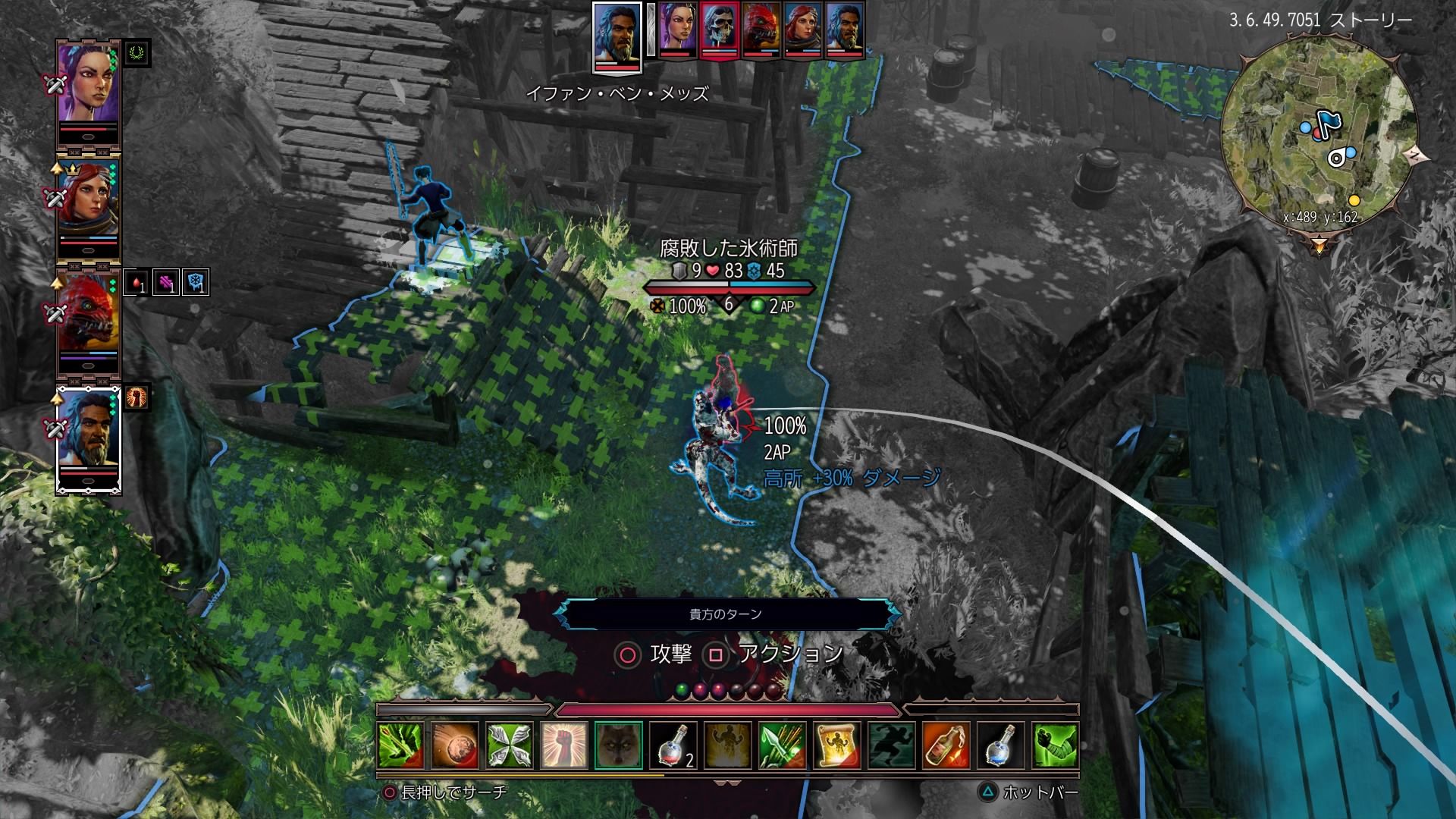Image resolution: width=1456 pixels, height=819 pixels.
Task: Use the blue potion in hotbar
Action: [1000, 746]
